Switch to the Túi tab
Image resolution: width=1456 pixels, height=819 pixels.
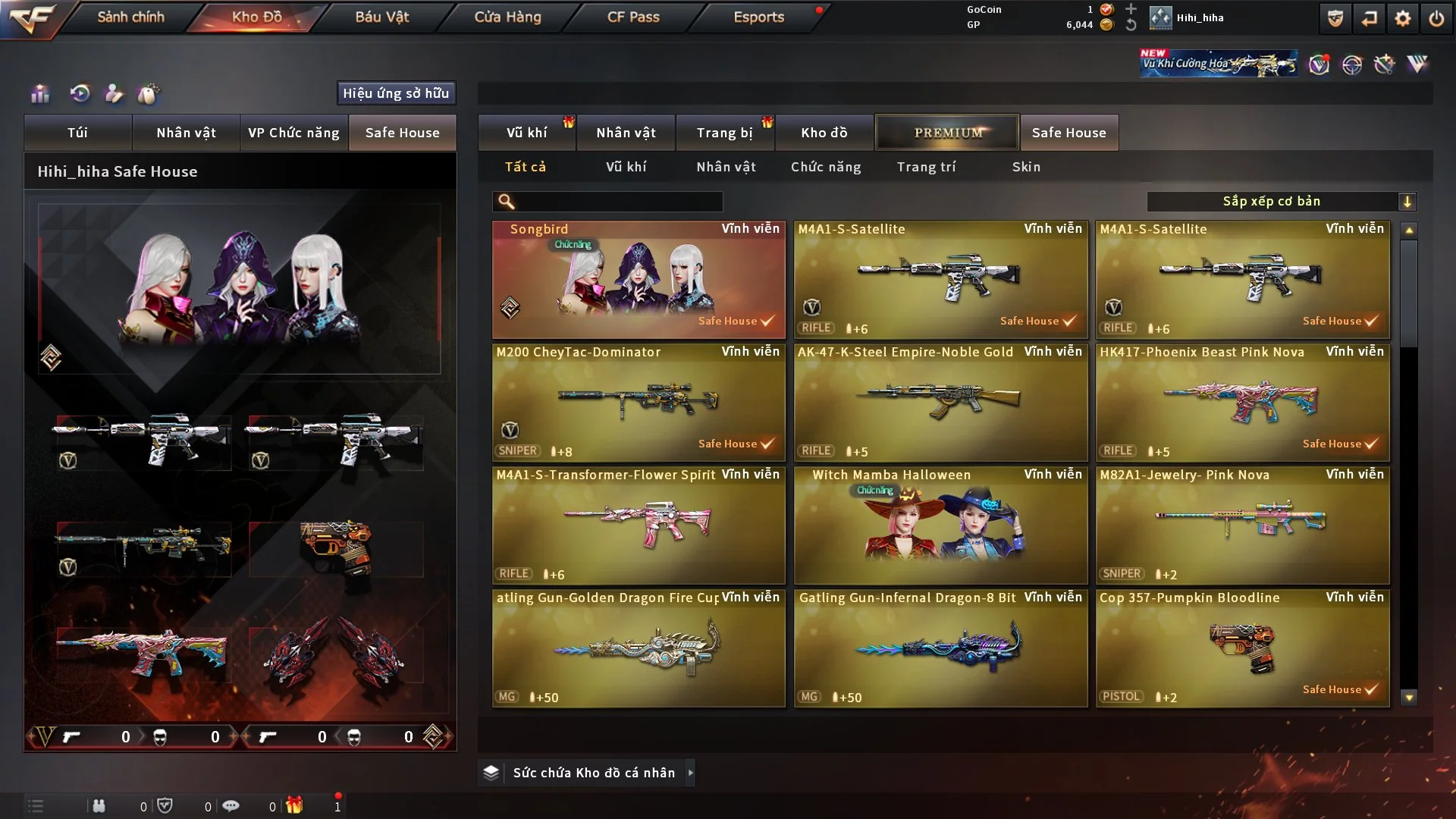coord(77,133)
